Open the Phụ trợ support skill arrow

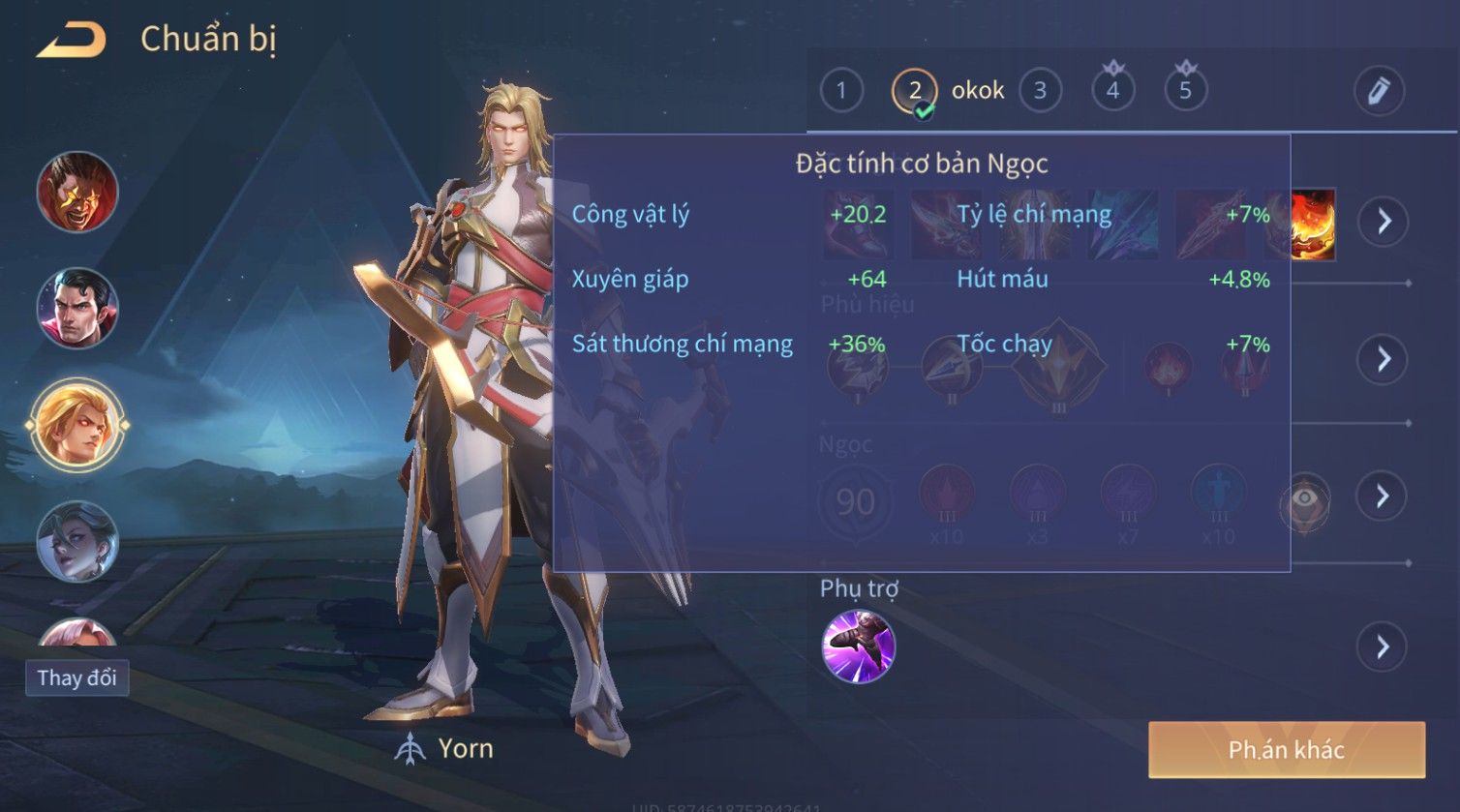point(1383,647)
